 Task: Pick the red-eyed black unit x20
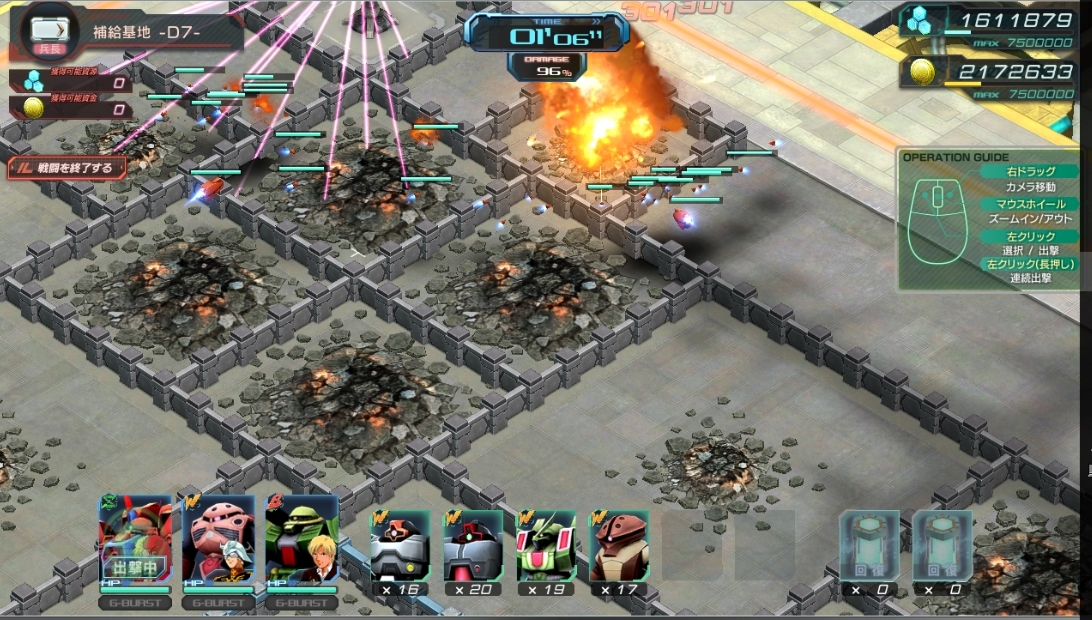pyautogui.click(x=473, y=546)
